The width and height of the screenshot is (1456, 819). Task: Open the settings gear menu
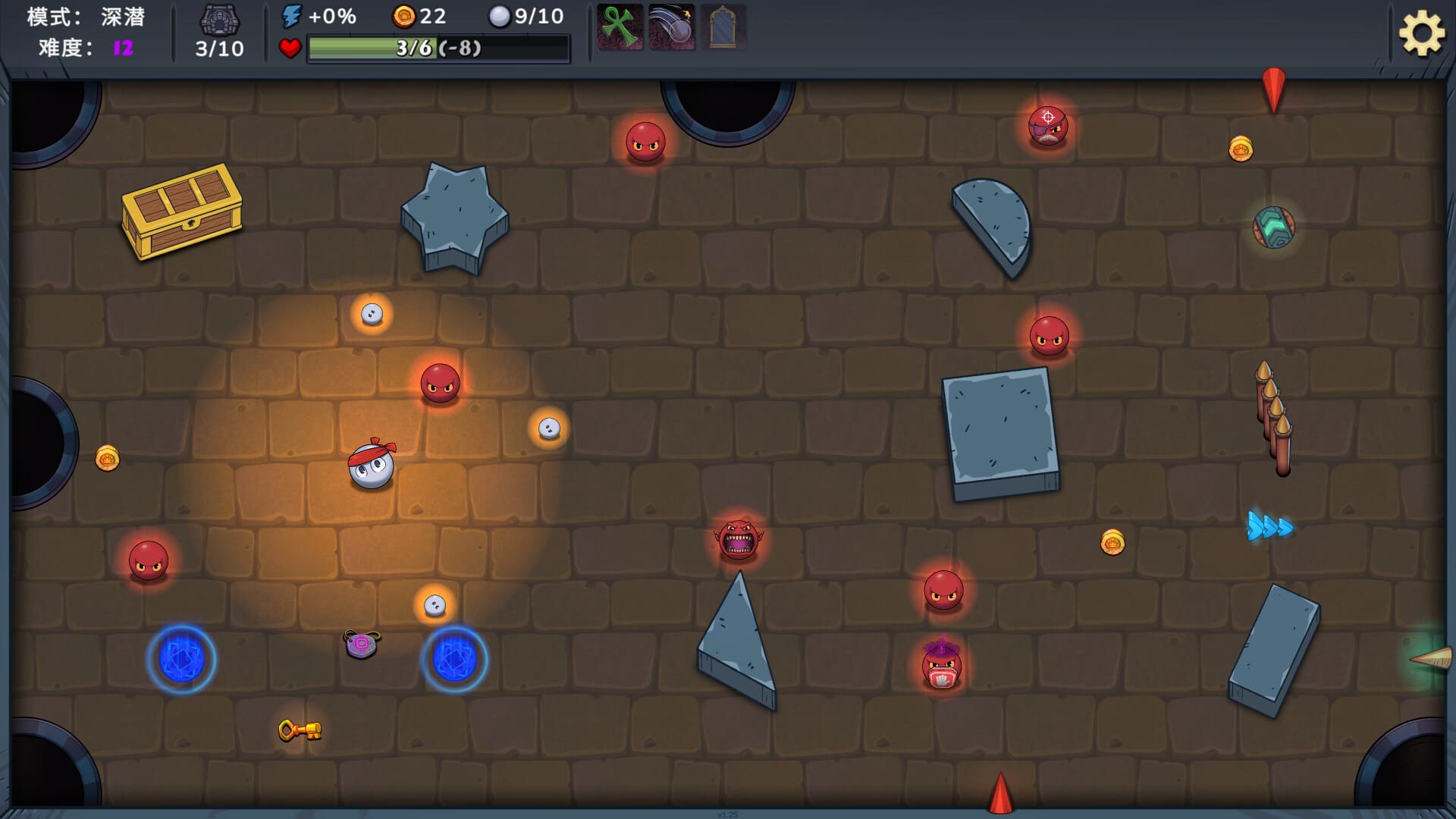coord(1420,33)
